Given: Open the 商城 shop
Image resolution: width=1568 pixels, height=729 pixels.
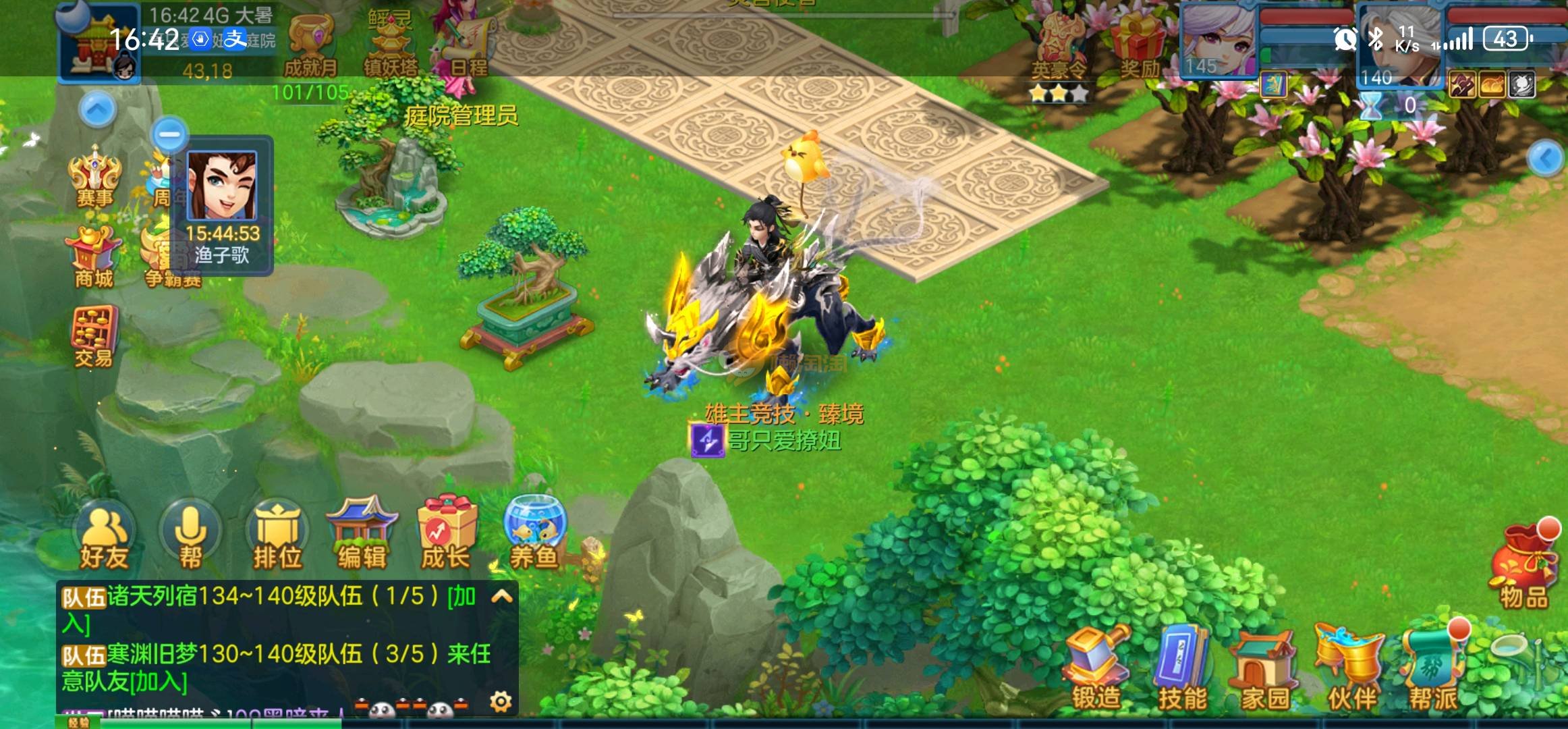Looking at the screenshot, I should 94,258.
